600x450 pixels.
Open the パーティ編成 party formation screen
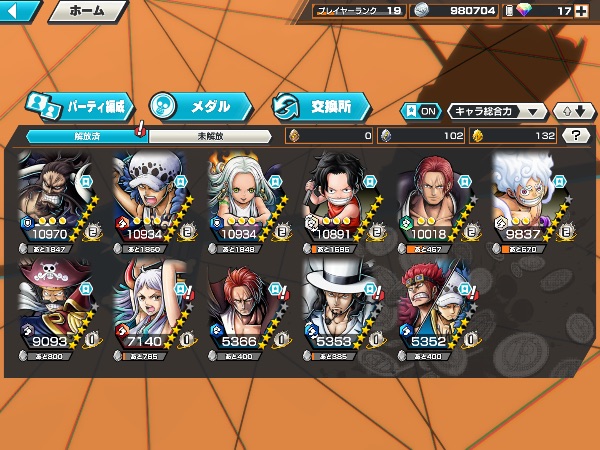click(x=77, y=105)
